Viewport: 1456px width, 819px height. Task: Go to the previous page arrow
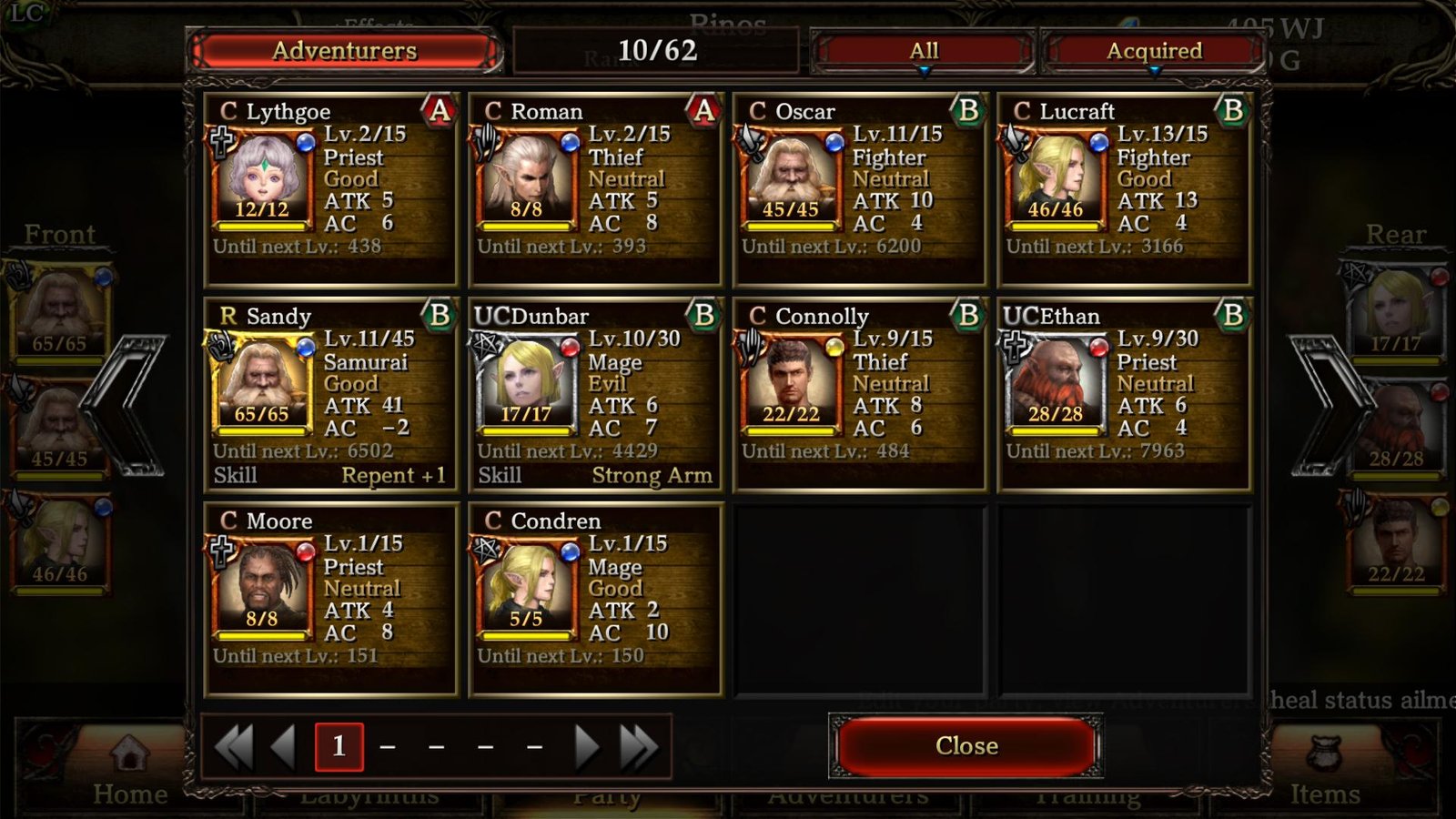pyautogui.click(x=284, y=747)
